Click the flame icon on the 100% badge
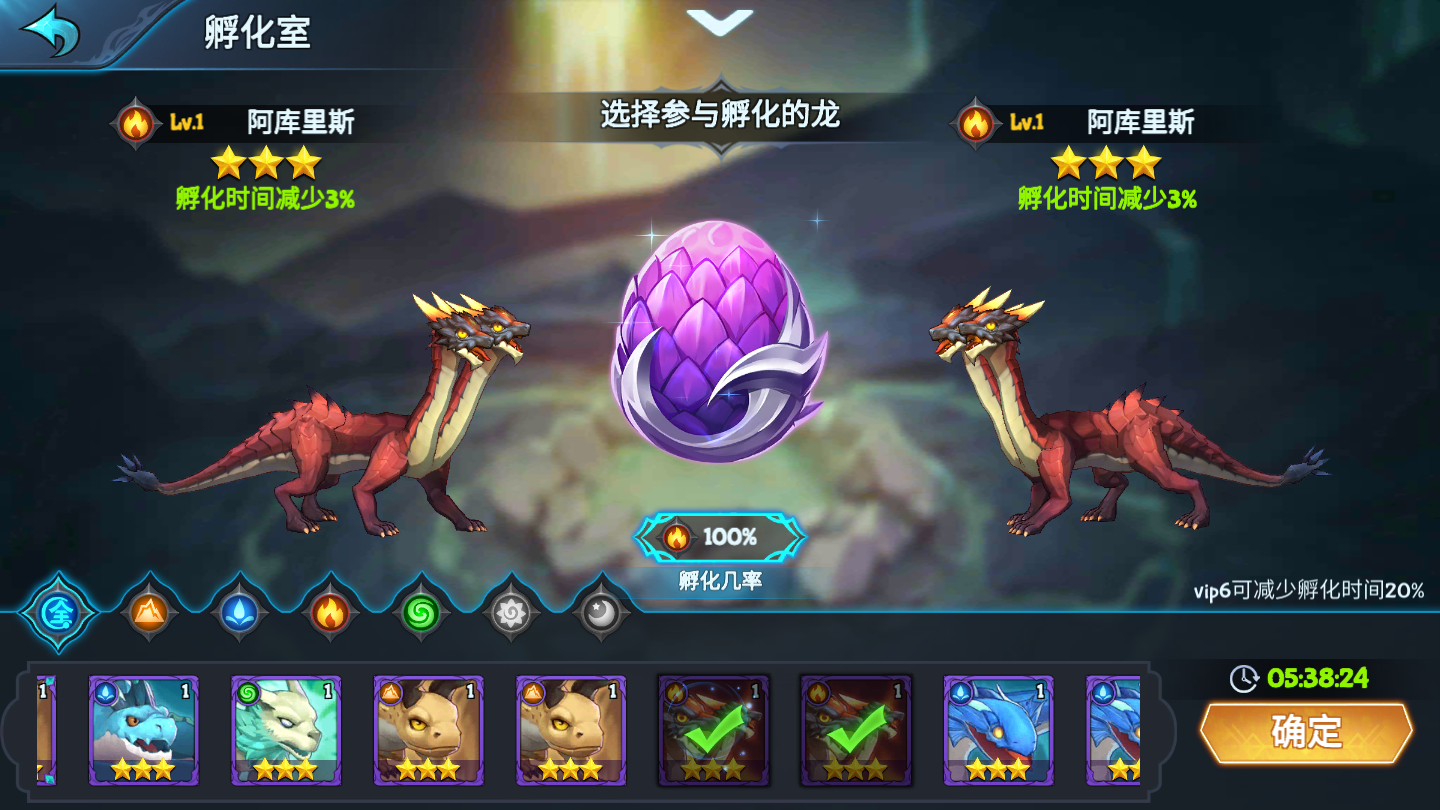The height and width of the screenshot is (810, 1440). click(x=678, y=537)
